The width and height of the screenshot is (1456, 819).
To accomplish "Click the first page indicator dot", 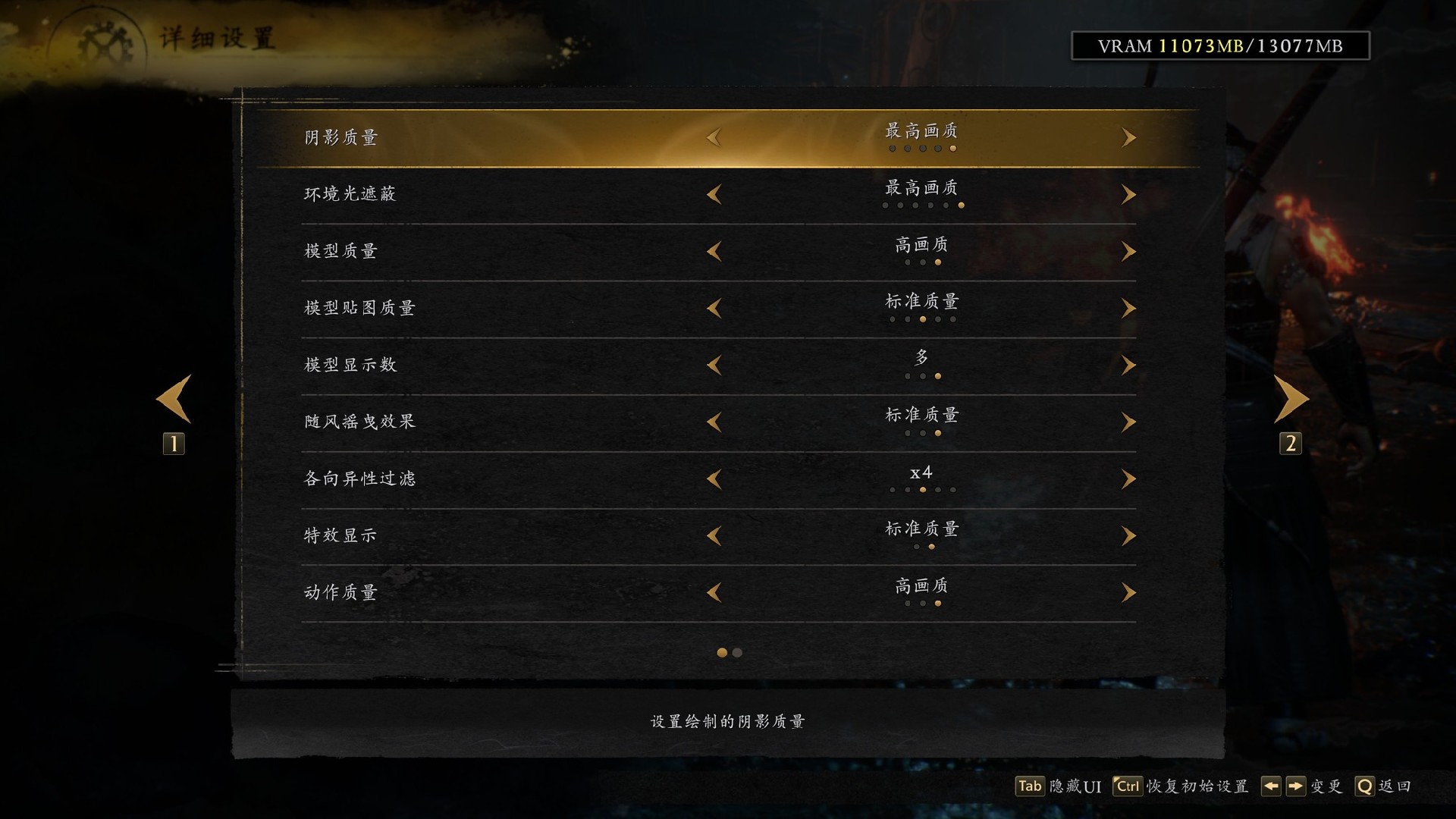I will pyautogui.click(x=721, y=652).
